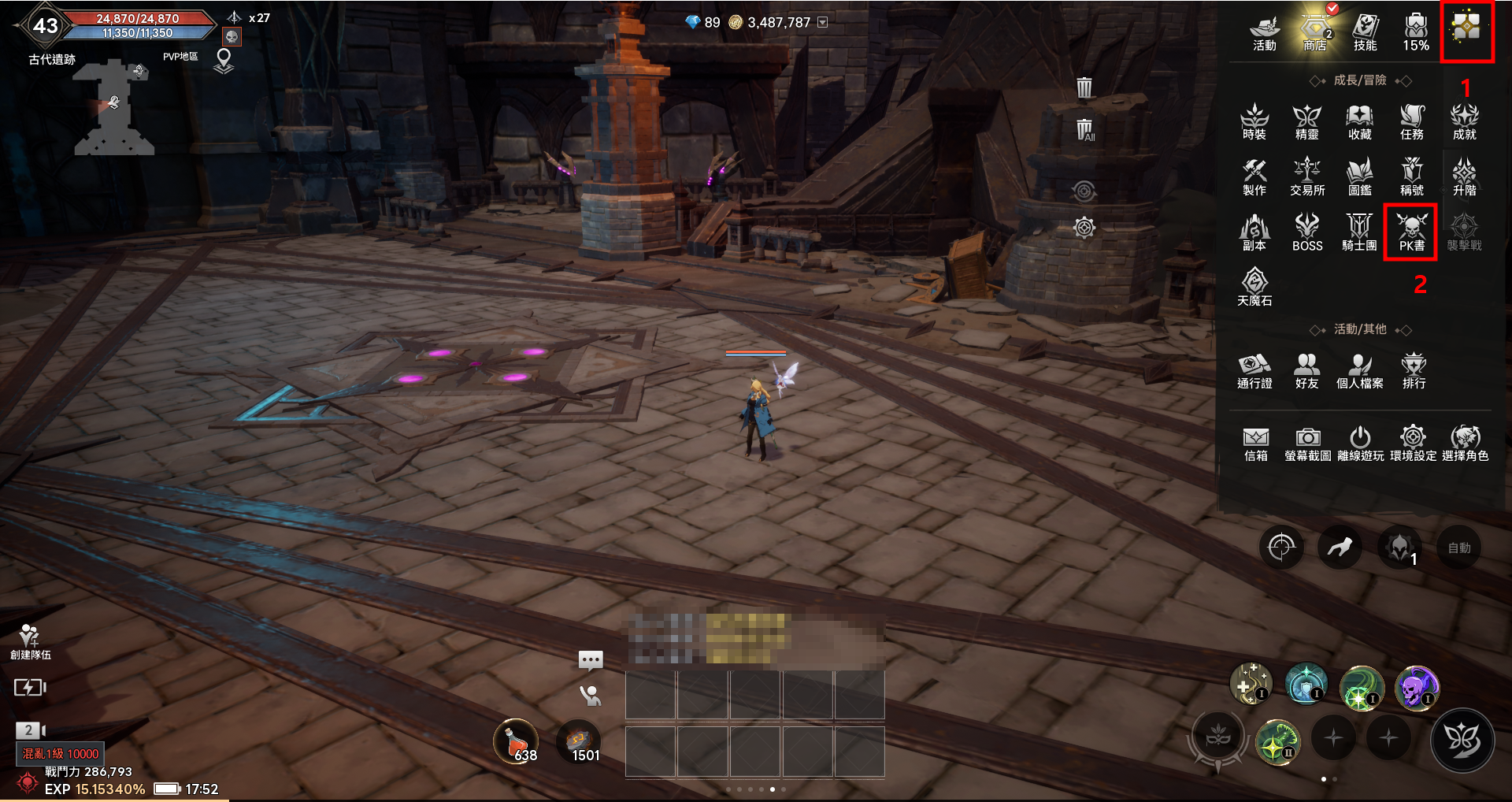Use the red health potion slot
The height and width of the screenshot is (802, 1512).
pos(517,742)
